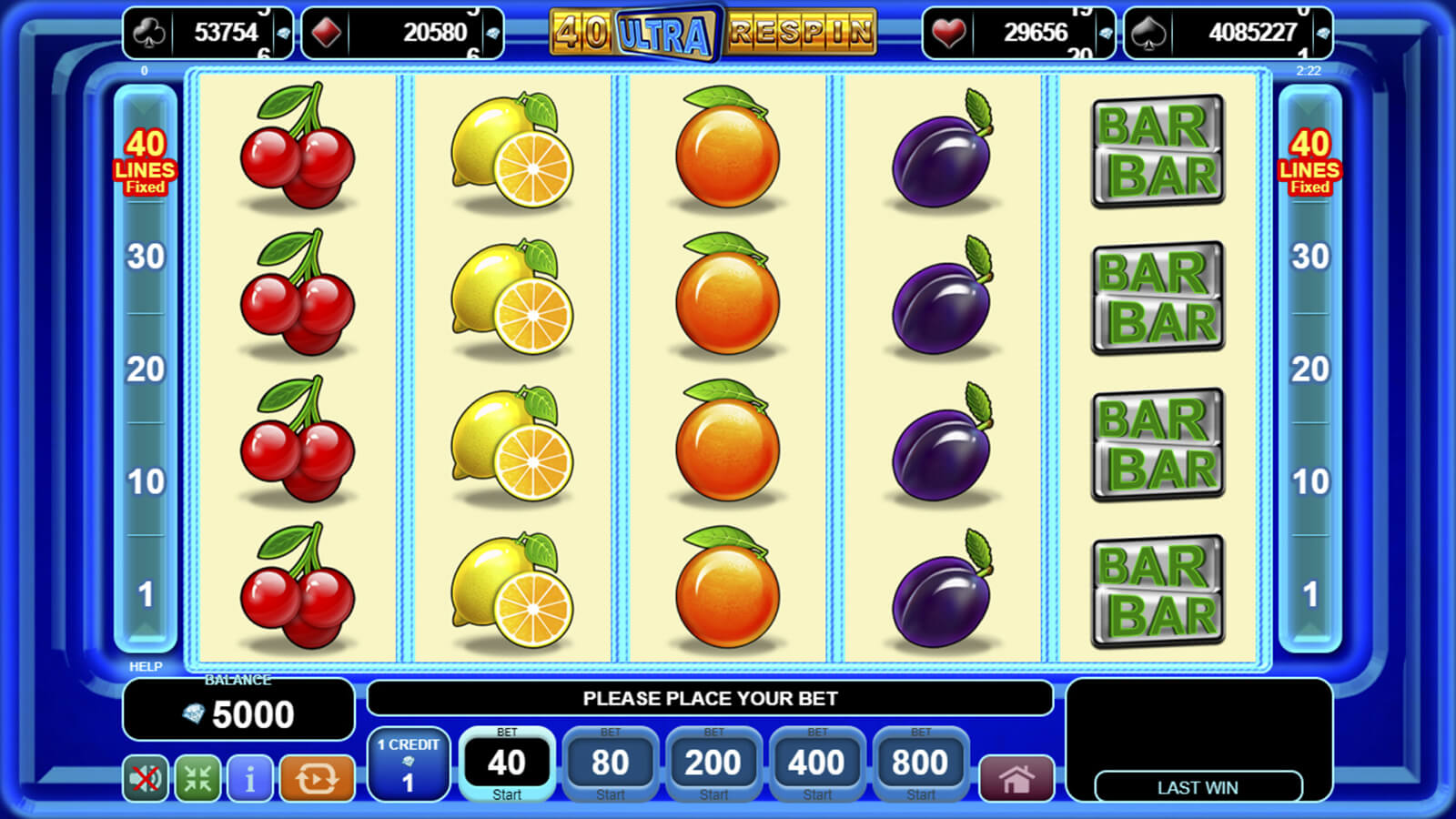Screen dimensions: 1456x819
Task: Change the 1 Credit denomination
Action: pyautogui.click(x=409, y=764)
